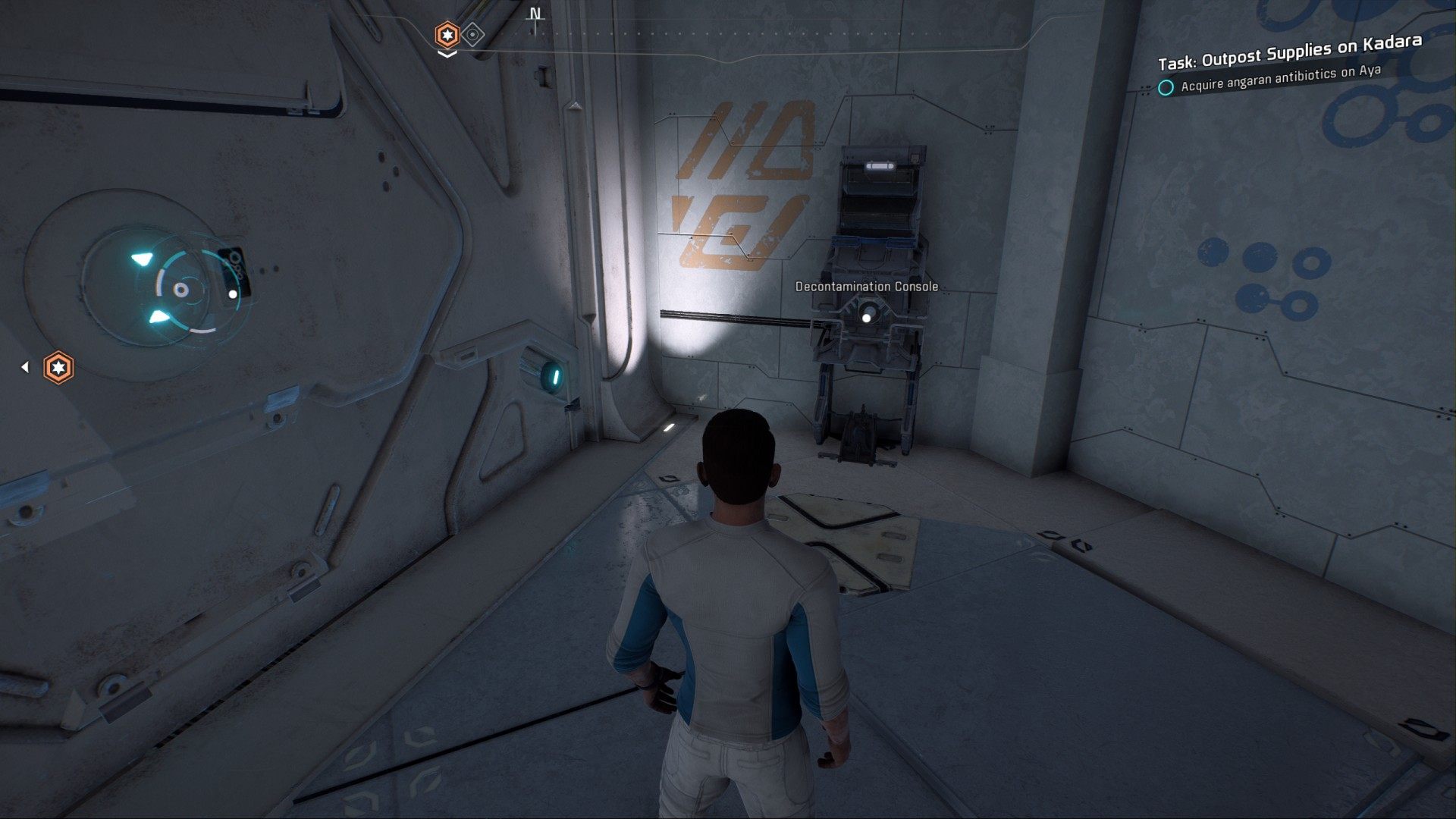Image resolution: width=1456 pixels, height=819 pixels.
Task: Select the orange hexagon marker on the compass
Action: point(447,35)
